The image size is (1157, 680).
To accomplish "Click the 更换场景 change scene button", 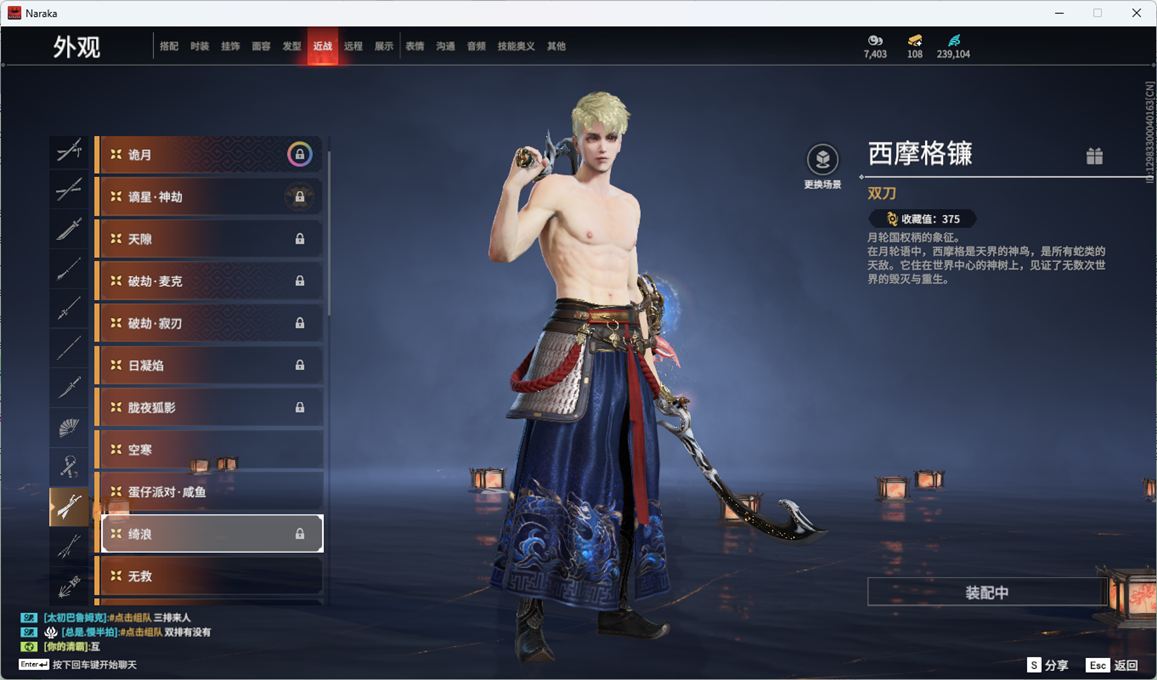I will click(x=822, y=165).
